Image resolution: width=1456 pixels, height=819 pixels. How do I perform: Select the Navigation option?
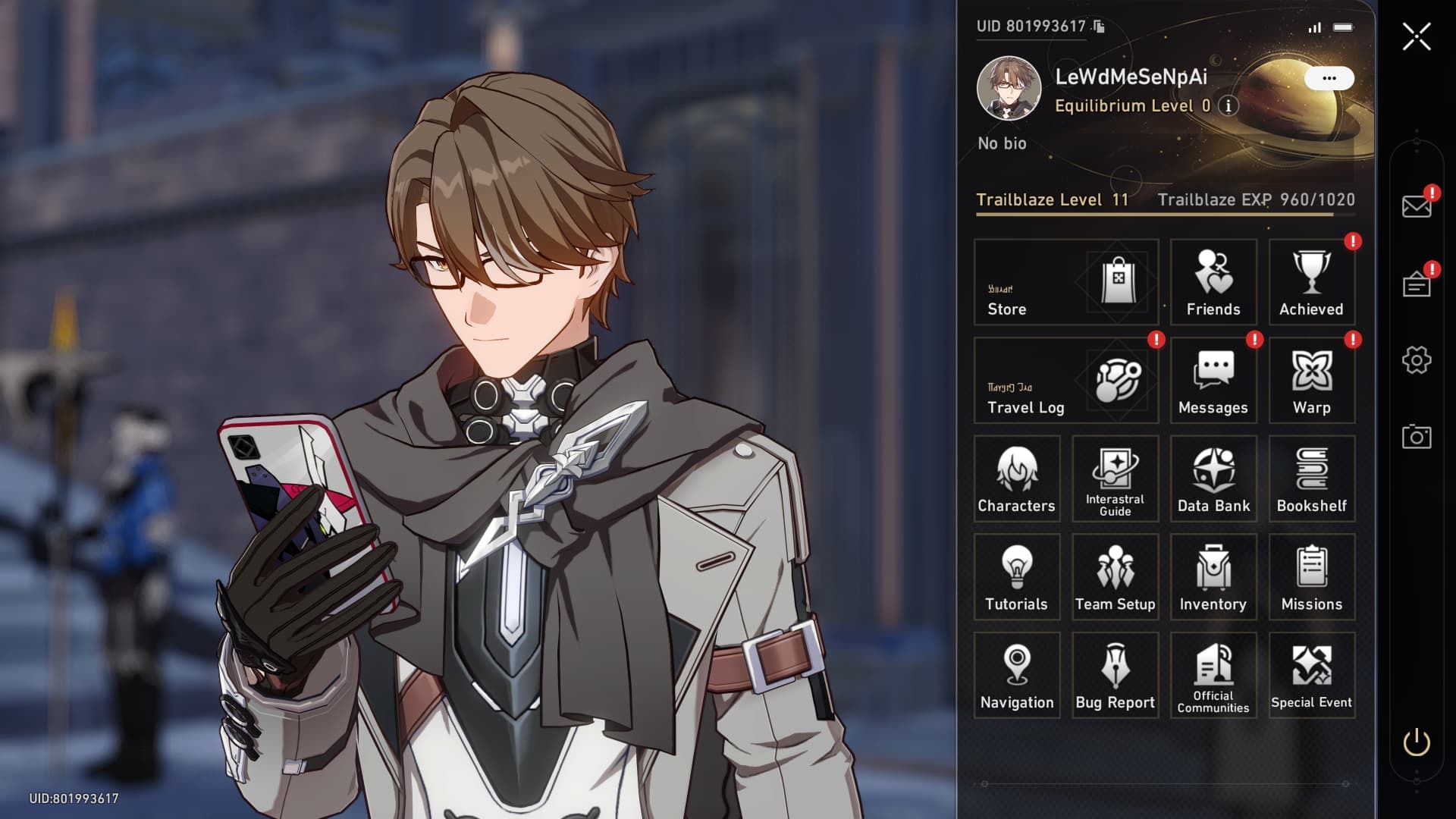point(1016,676)
